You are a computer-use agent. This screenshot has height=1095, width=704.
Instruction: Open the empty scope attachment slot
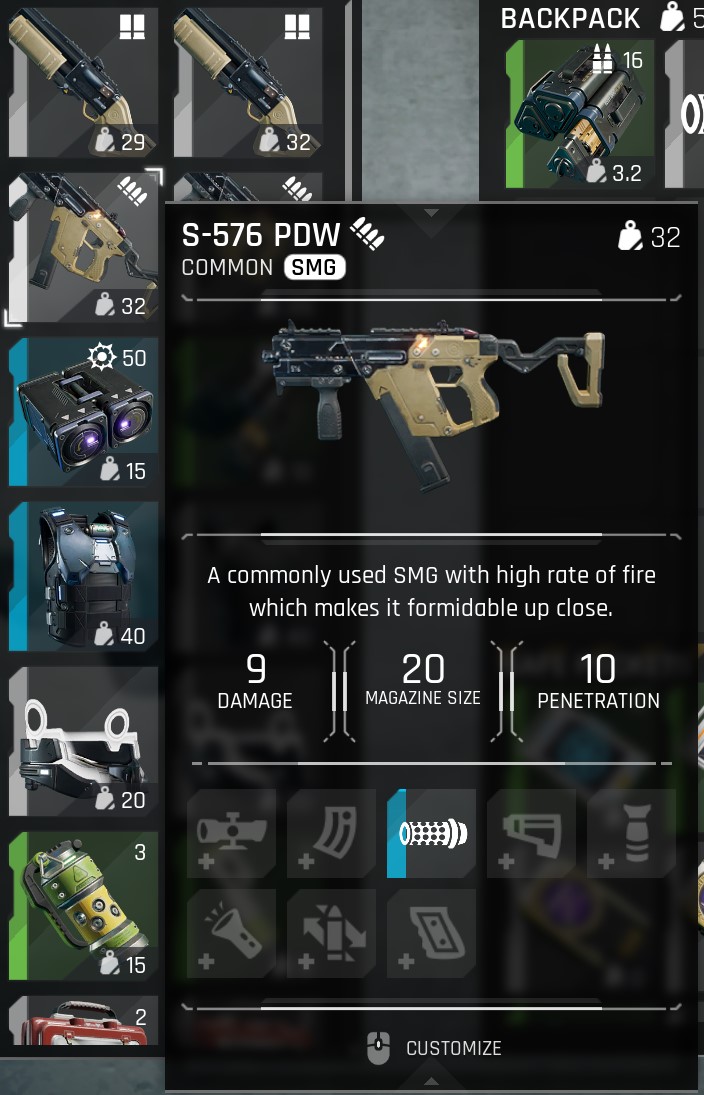(232, 833)
